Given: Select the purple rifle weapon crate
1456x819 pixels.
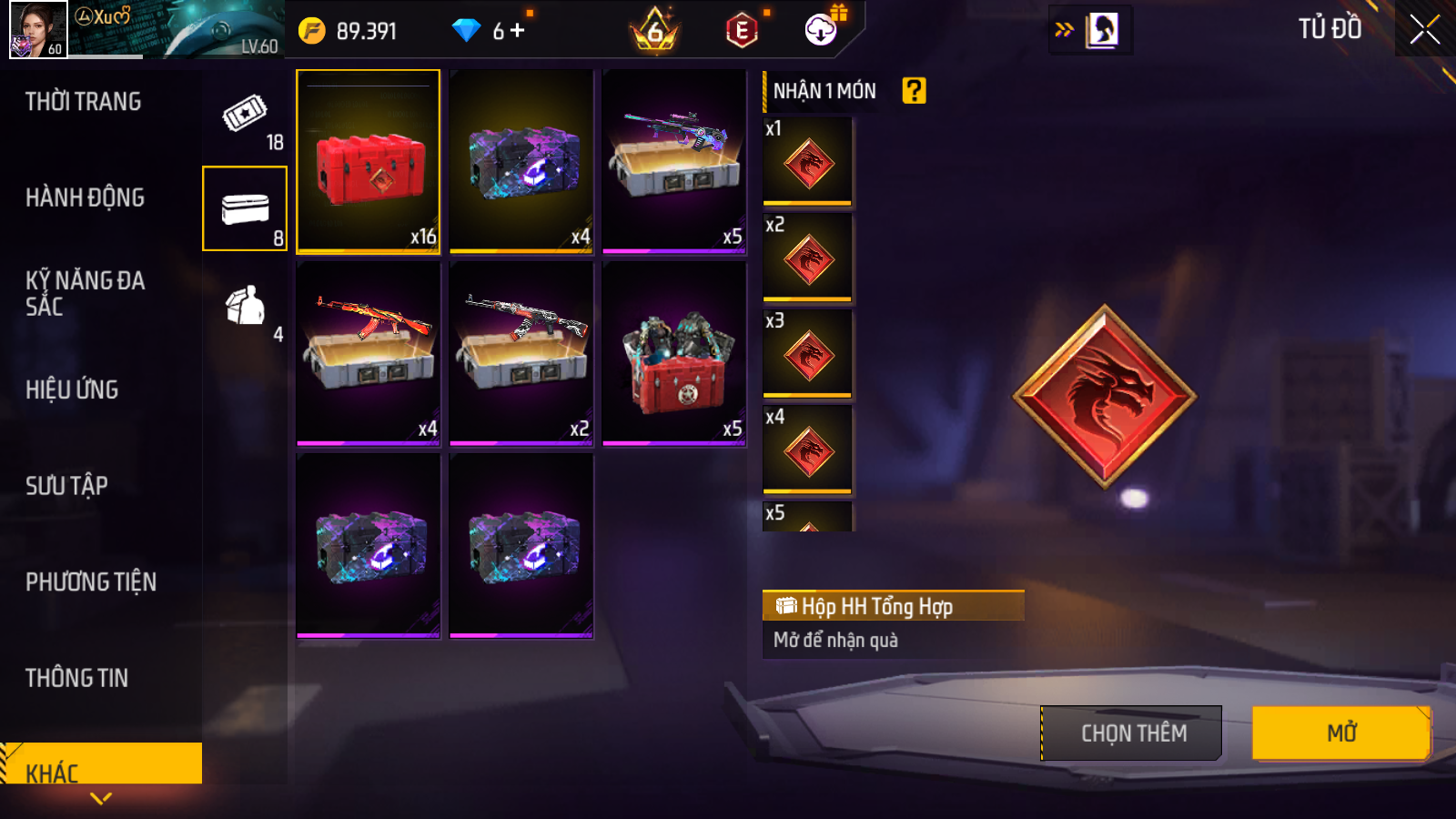Looking at the screenshot, I should [674, 161].
